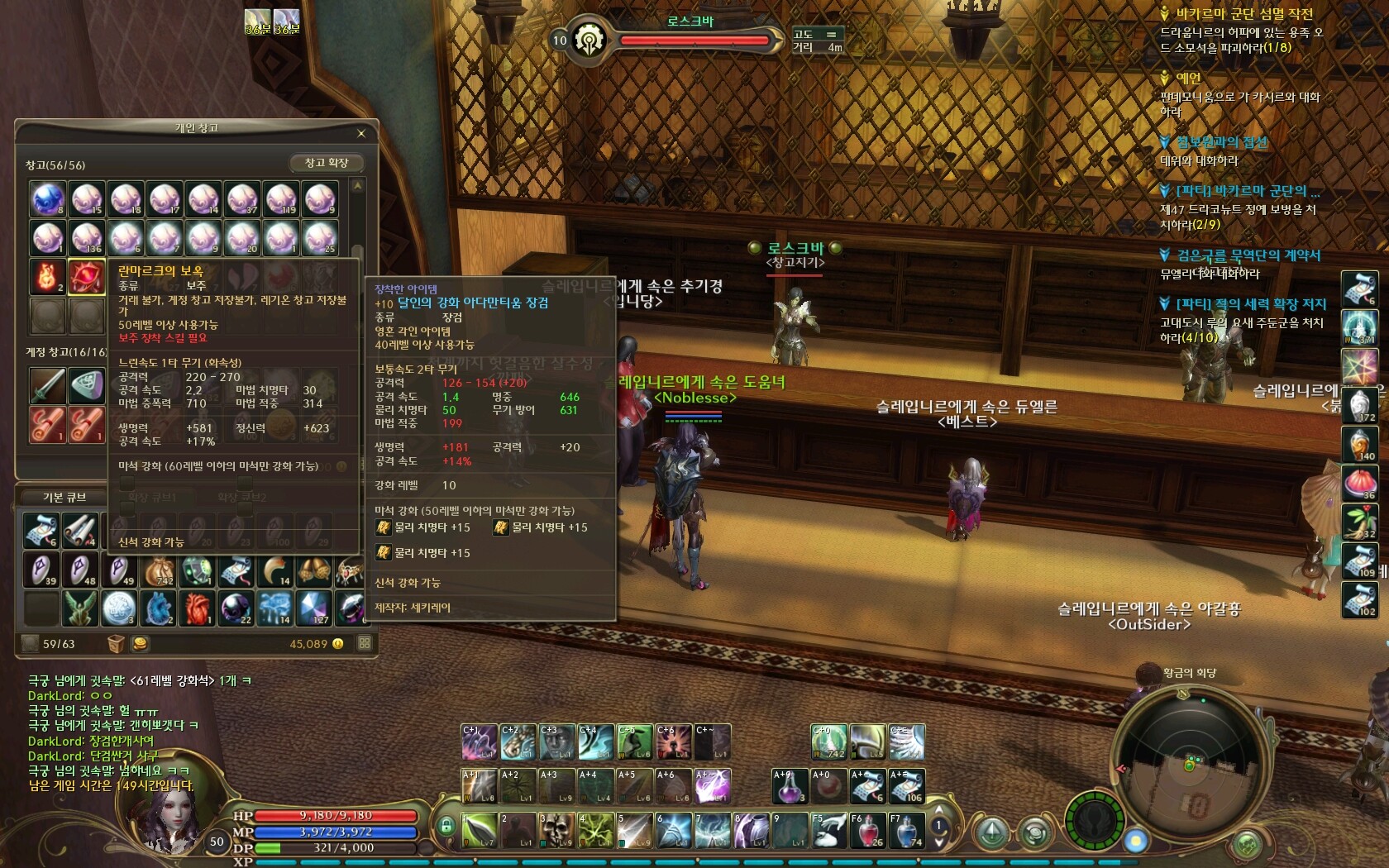Viewport: 1389px width, 868px height.
Task: Switch to the 기본 큐브 inventory tab
Action: (x=64, y=497)
